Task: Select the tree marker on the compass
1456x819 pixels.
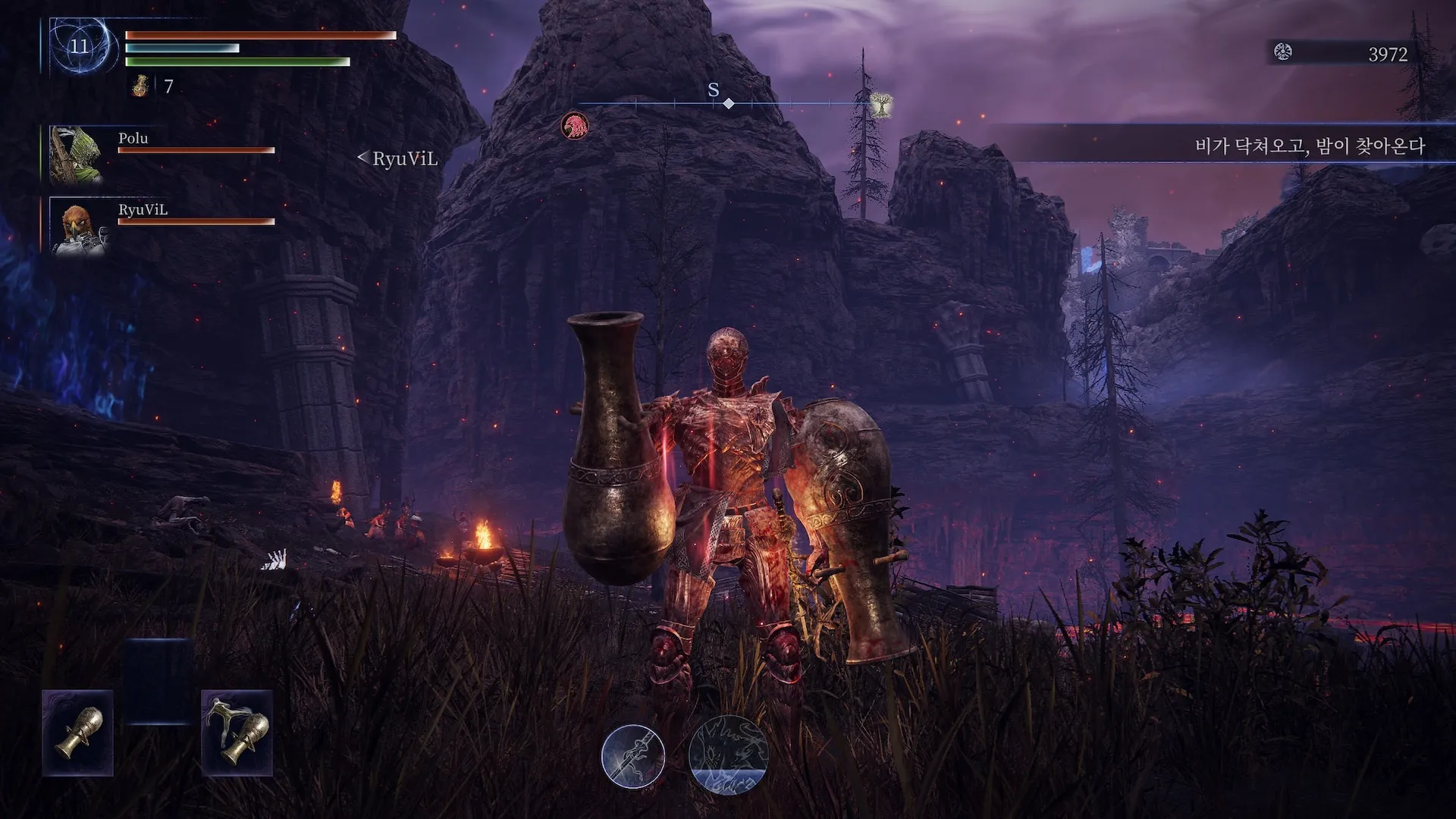Action: click(x=880, y=105)
